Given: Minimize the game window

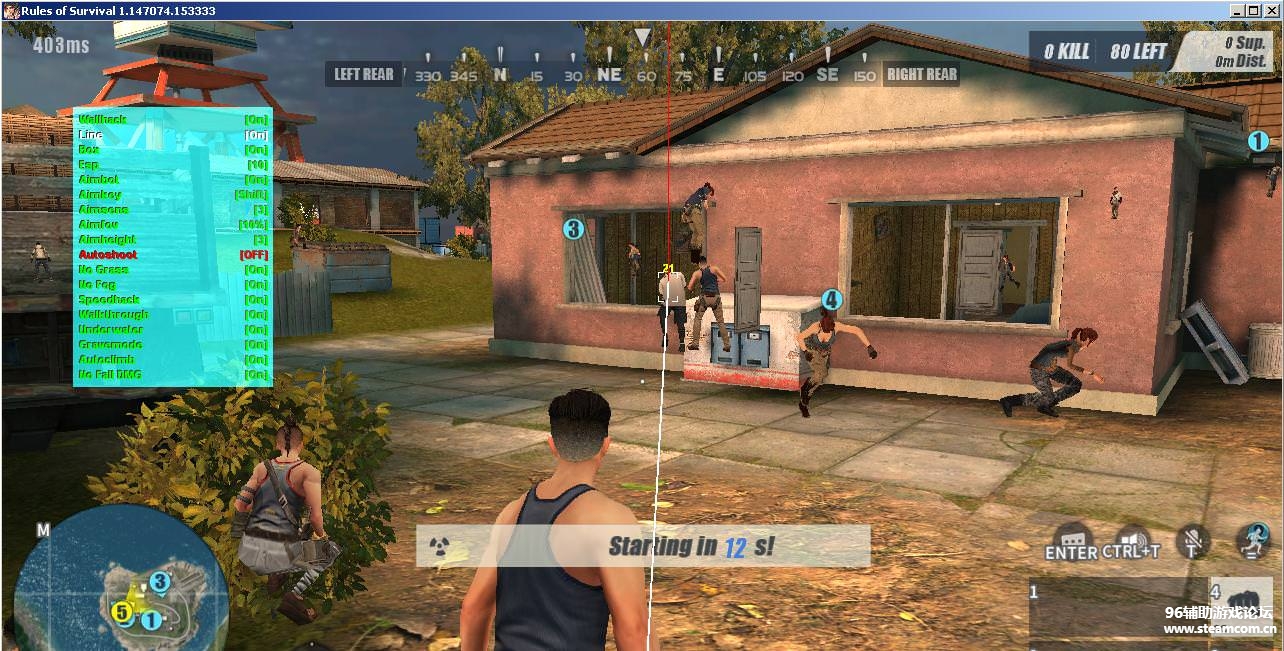Looking at the screenshot, I should pyautogui.click(x=1238, y=10).
